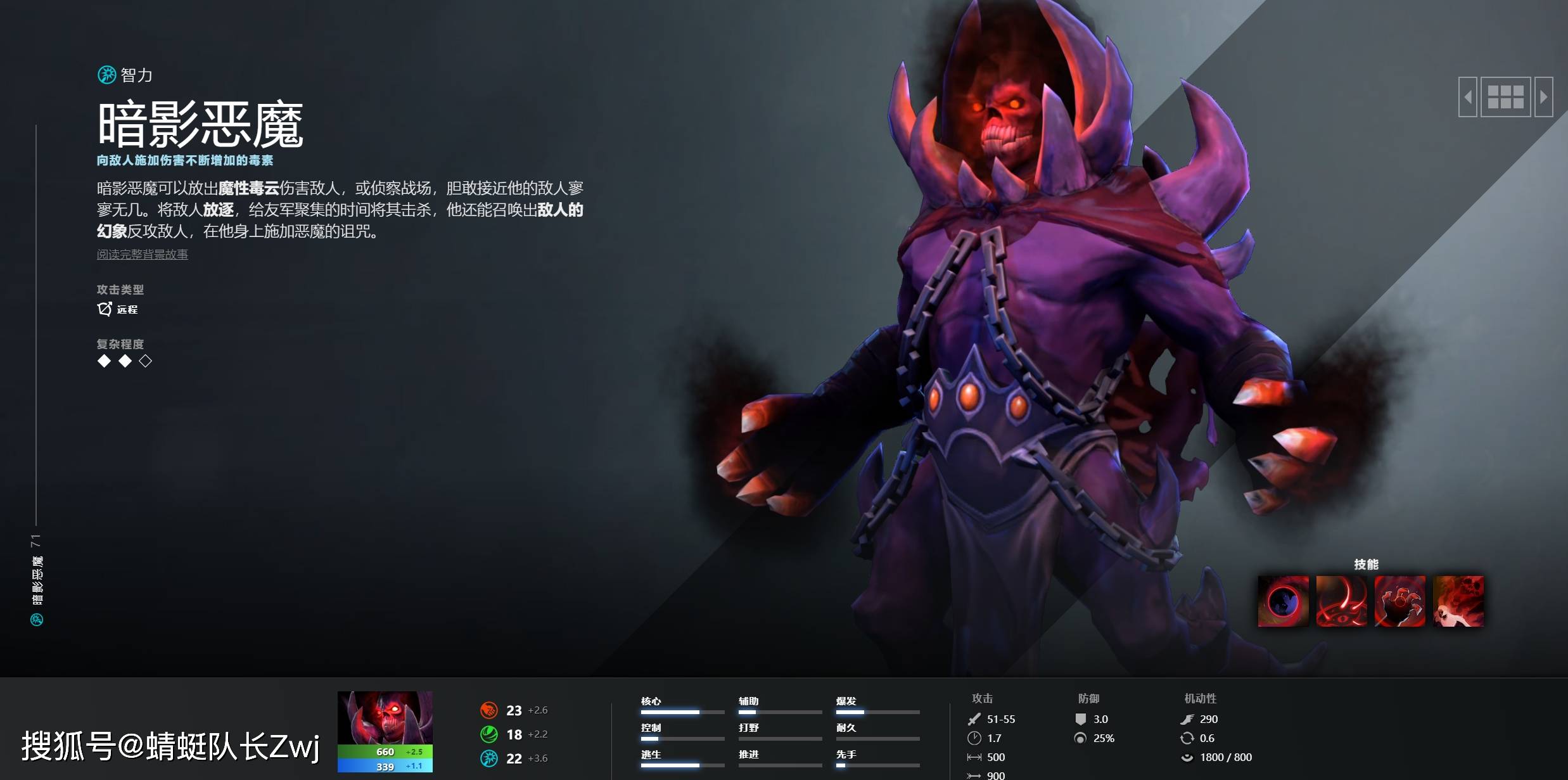Viewport: 1568px width, 780px height.
Task: Click the magic resistance icon showing 25%
Action: 1081,738
